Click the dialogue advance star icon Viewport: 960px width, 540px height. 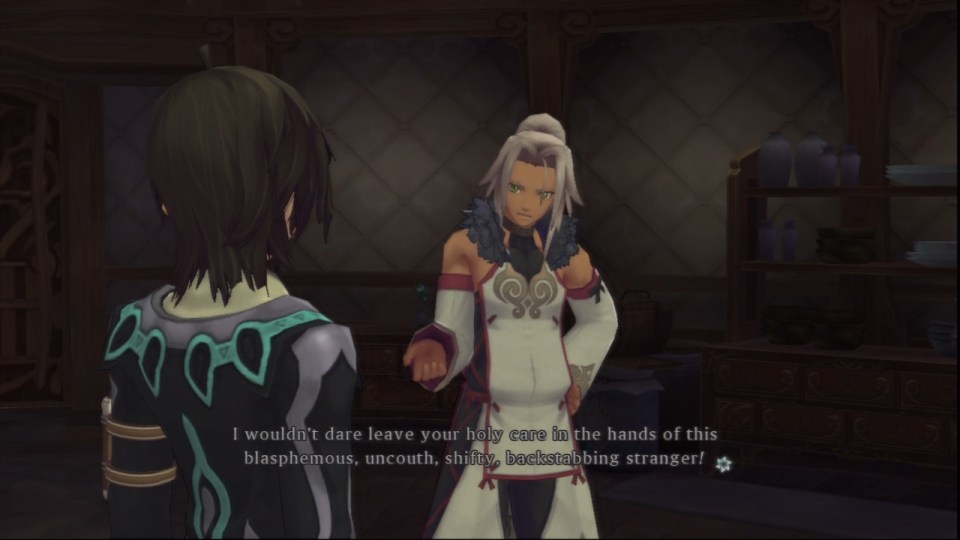tap(723, 463)
